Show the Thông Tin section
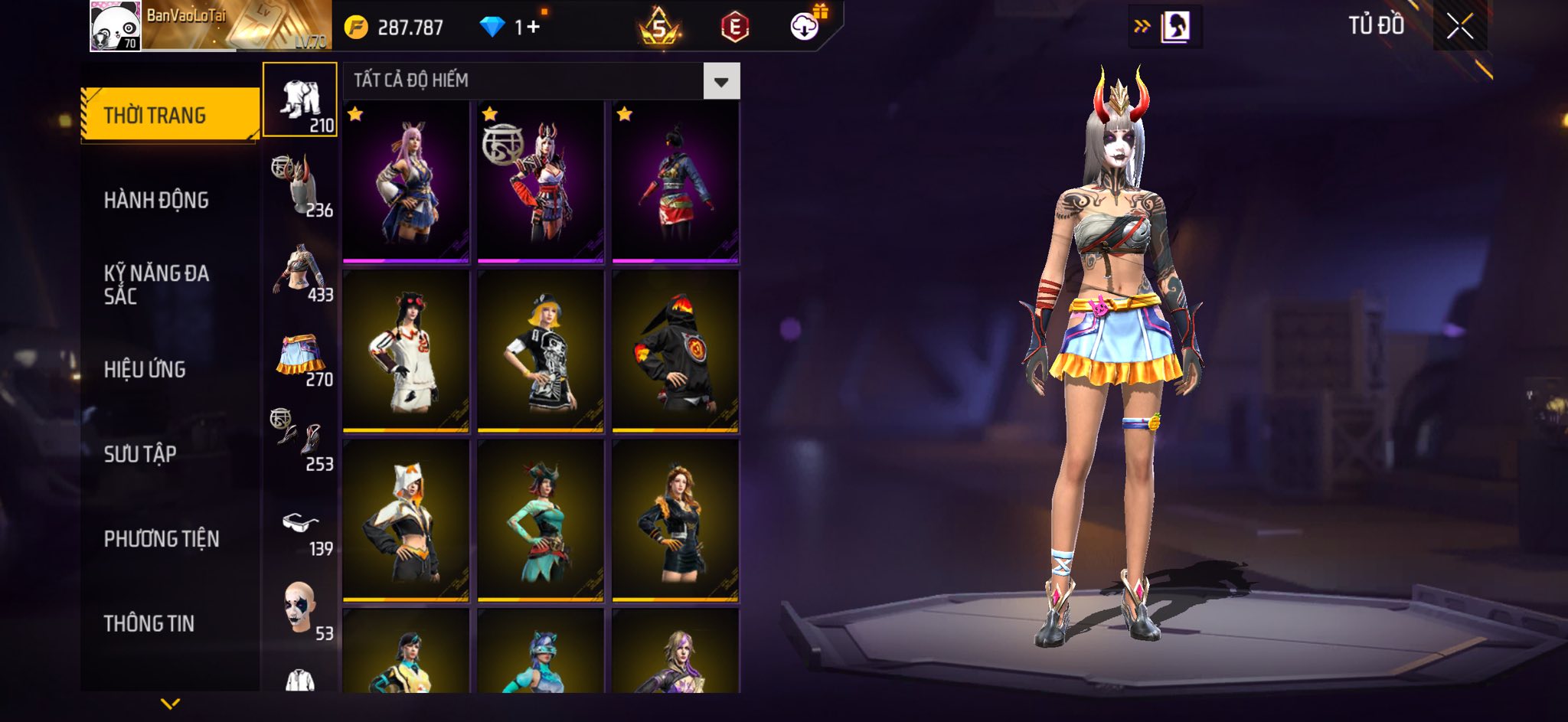 [x=149, y=623]
